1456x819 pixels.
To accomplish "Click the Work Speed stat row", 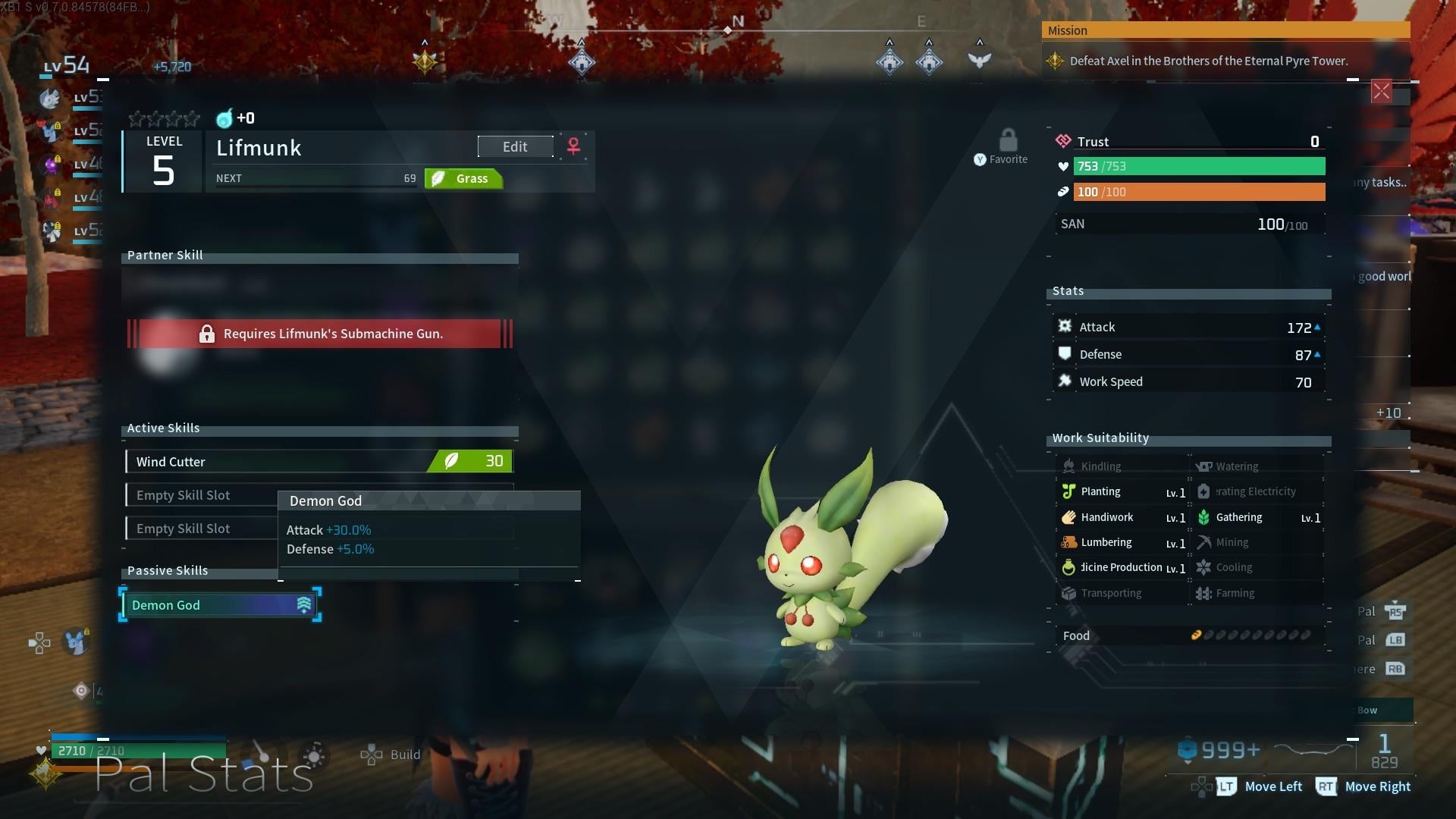I will pos(1188,382).
